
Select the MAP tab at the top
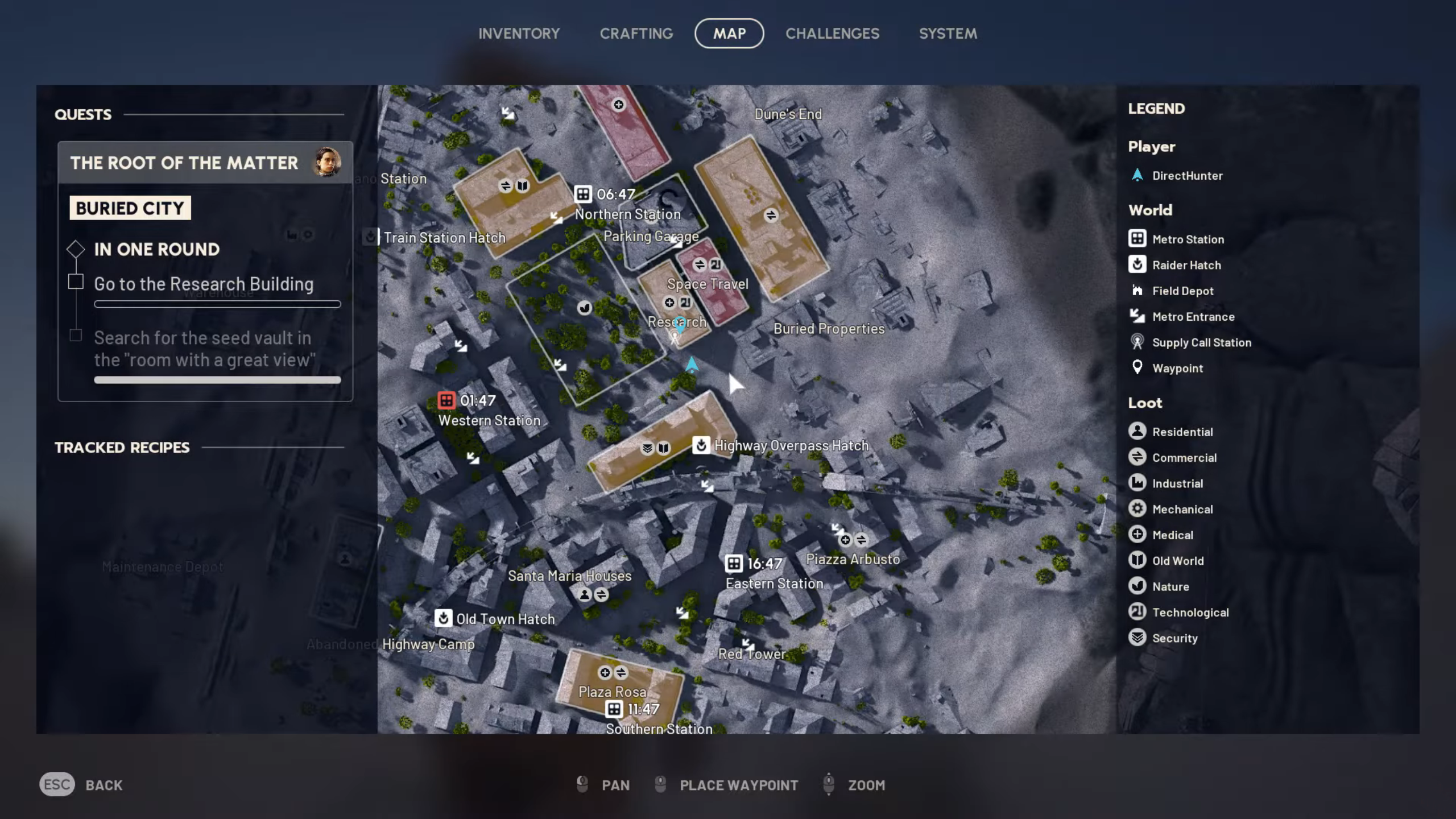(729, 33)
